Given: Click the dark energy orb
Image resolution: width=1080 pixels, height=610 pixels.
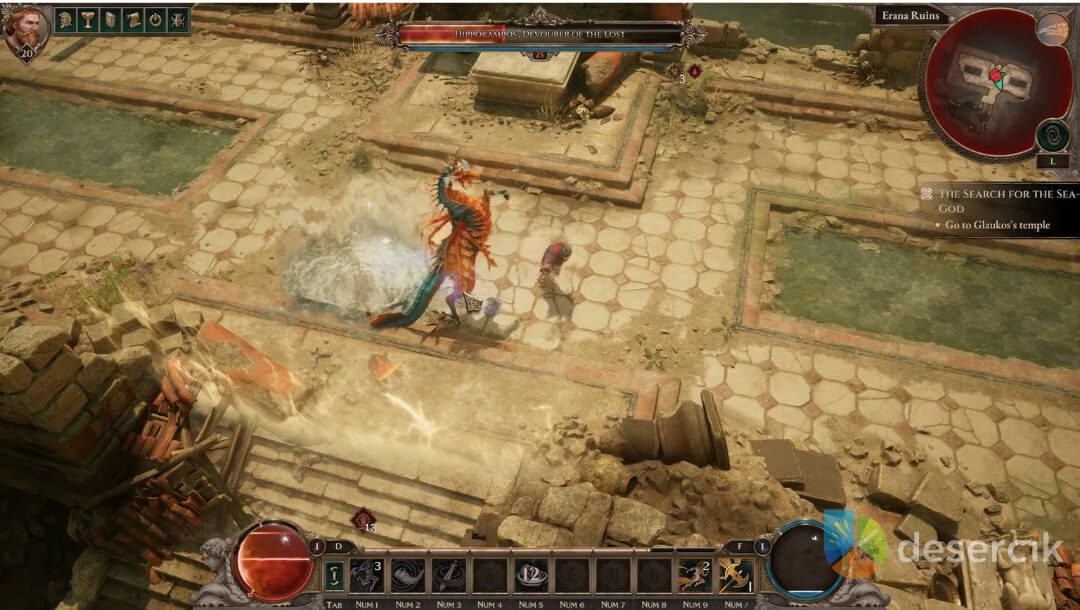Looking at the screenshot, I should tap(806, 561).
